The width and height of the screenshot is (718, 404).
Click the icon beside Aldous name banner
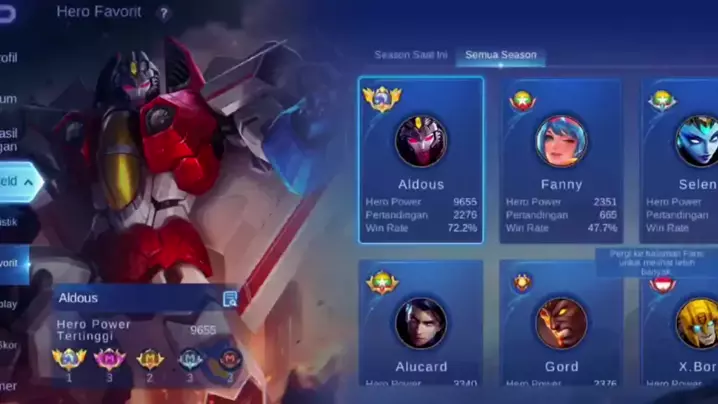click(x=230, y=298)
